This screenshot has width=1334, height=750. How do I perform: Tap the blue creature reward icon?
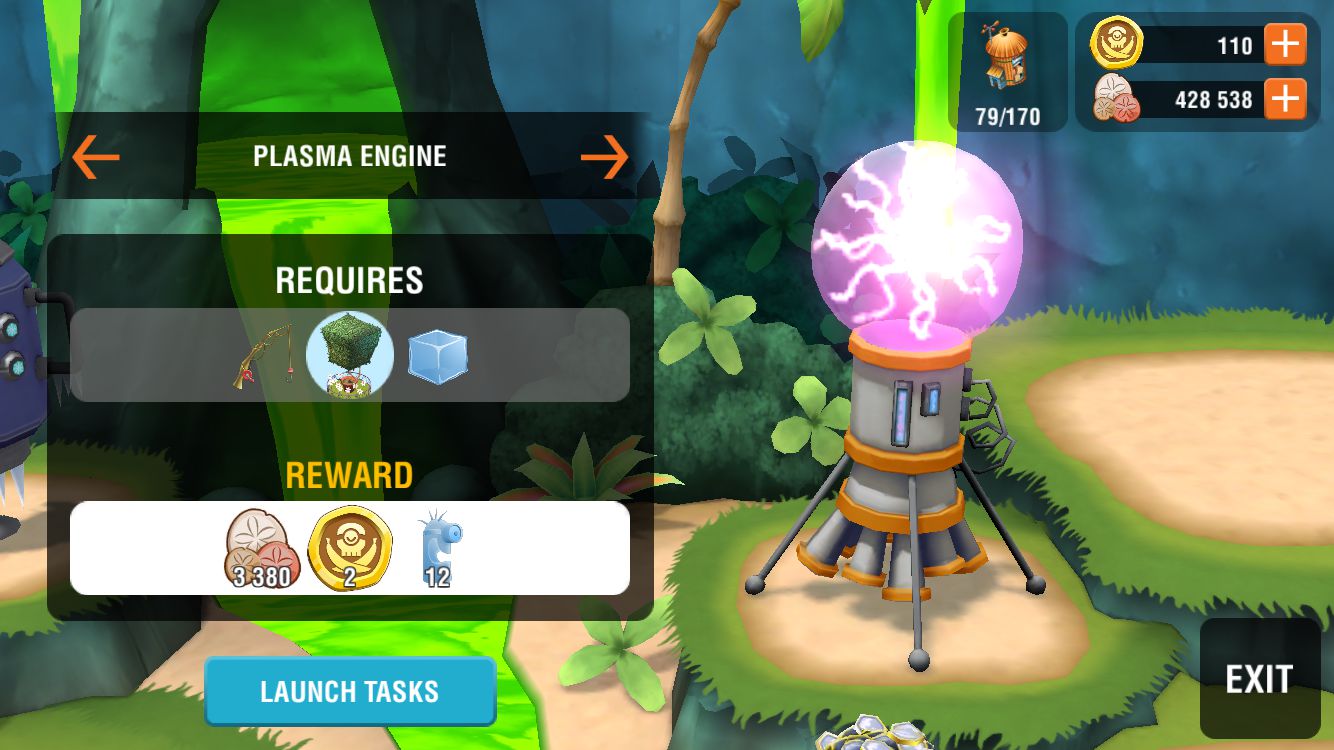click(x=439, y=548)
